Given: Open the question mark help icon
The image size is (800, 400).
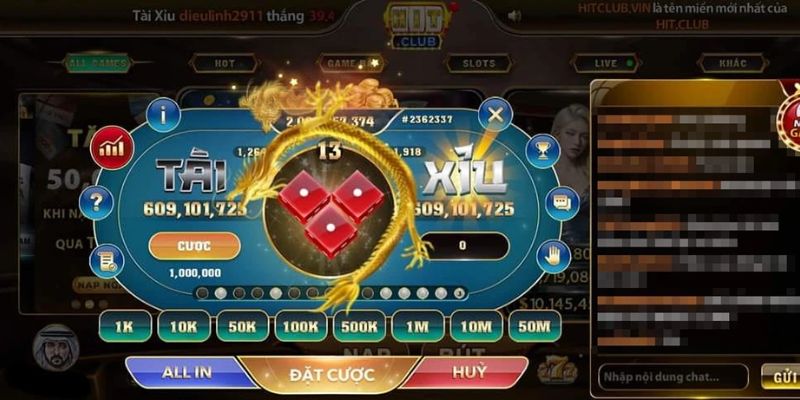Looking at the screenshot, I should (x=96, y=203).
